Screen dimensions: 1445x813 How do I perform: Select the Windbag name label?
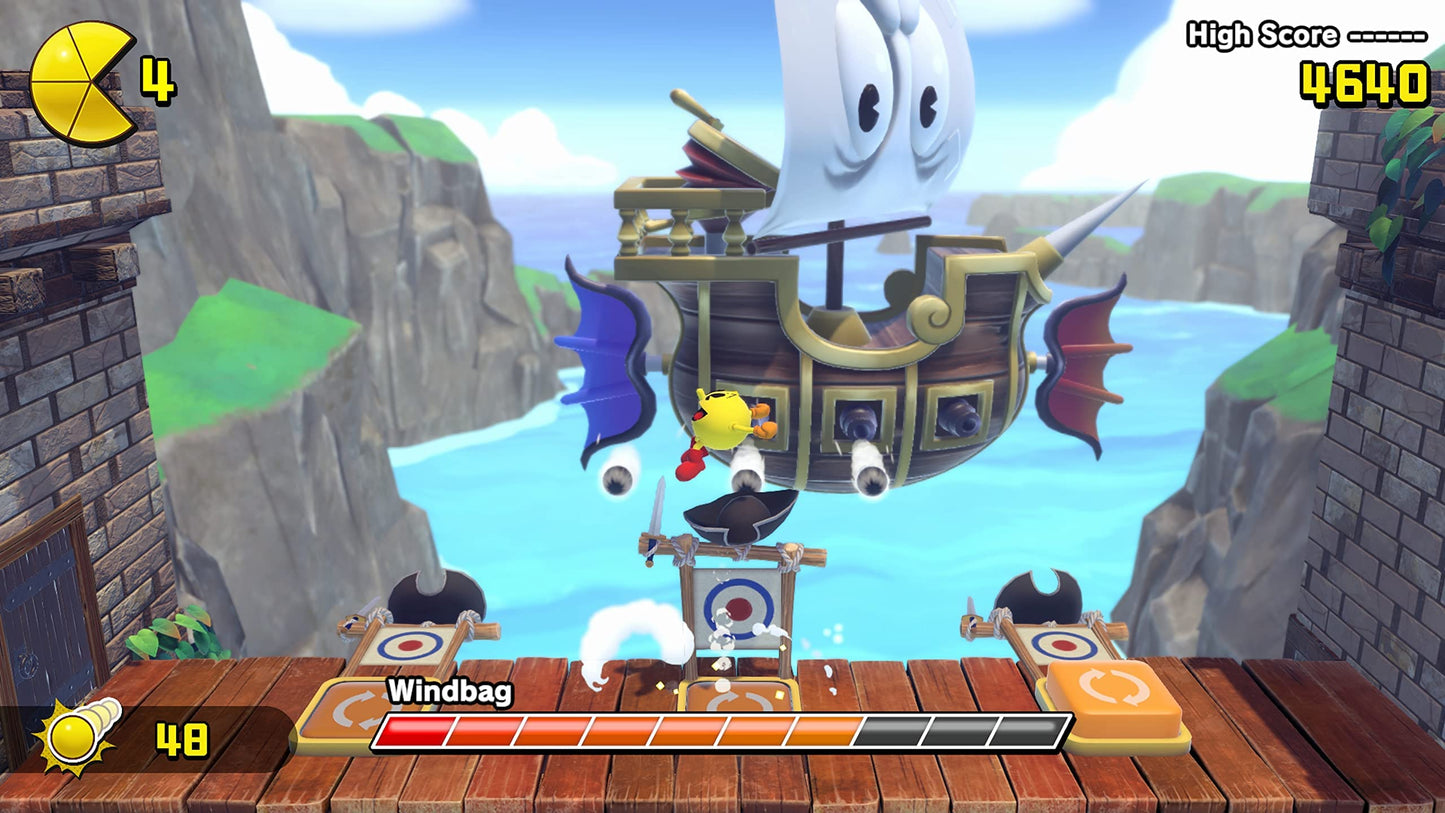tap(451, 689)
